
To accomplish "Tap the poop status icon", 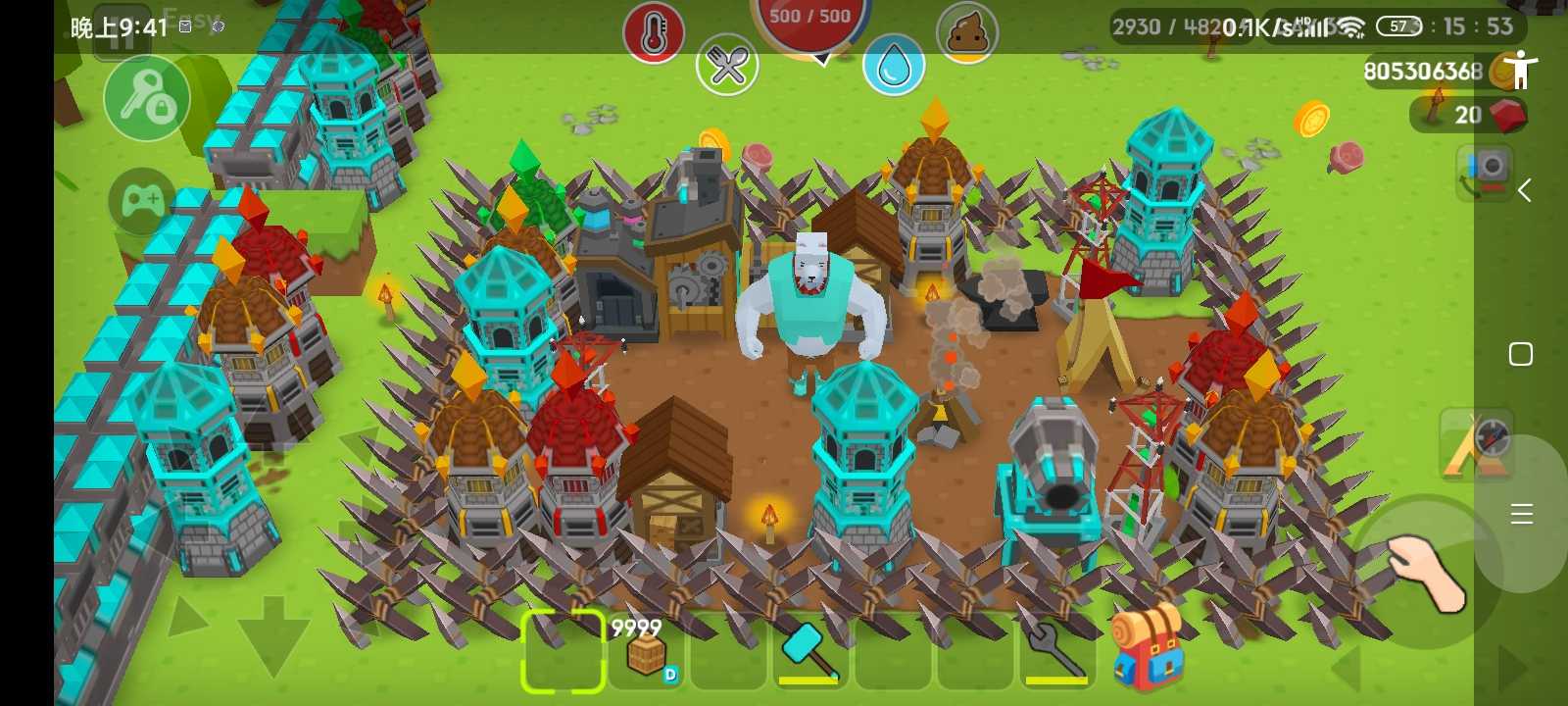I will 967,33.
